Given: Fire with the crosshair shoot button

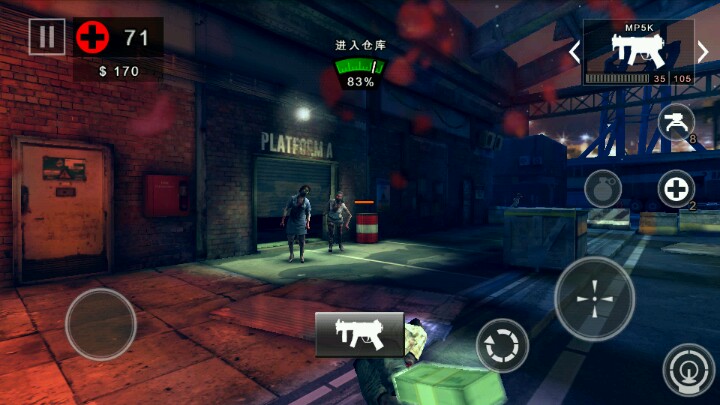Looking at the screenshot, I should (x=594, y=298).
